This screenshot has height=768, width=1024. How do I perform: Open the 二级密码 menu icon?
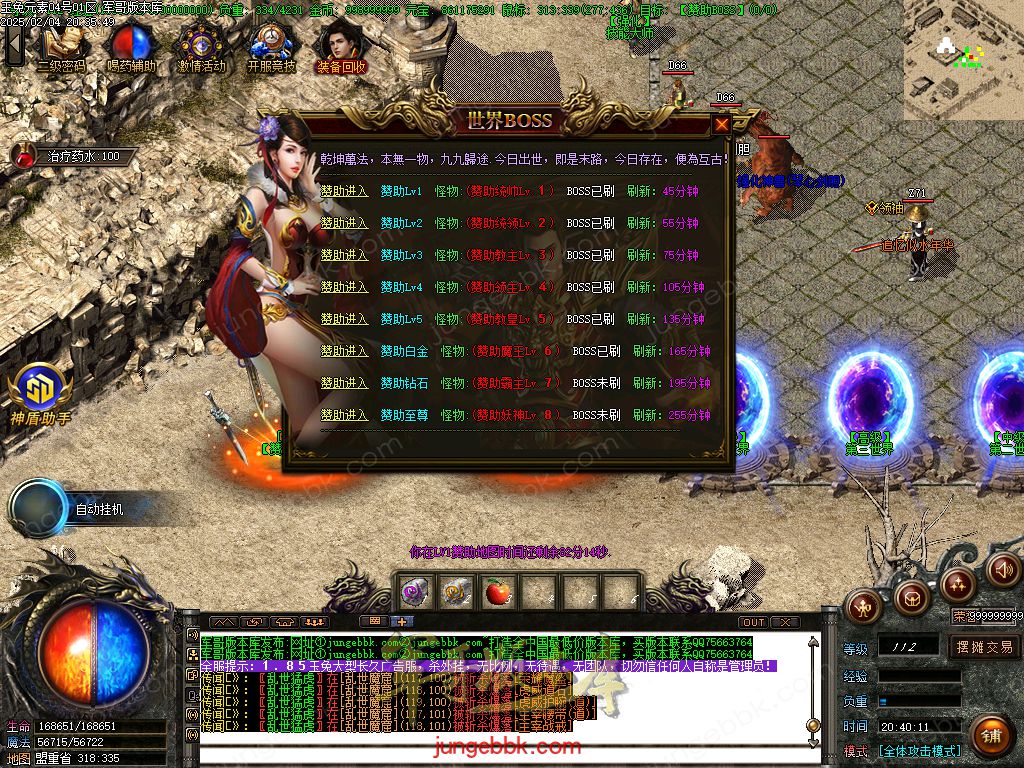click(x=62, y=46)
